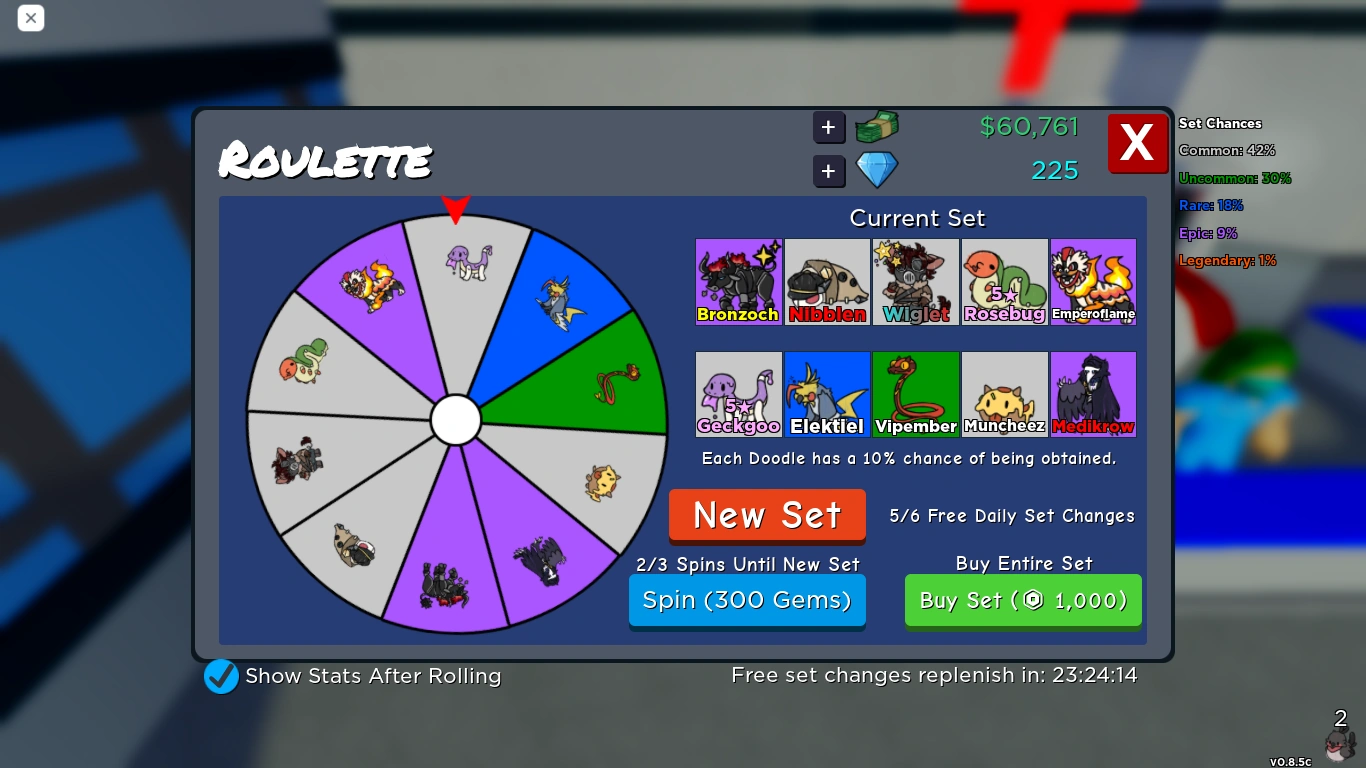
Task: Select the Wiglet doodle
Action: tap(916, 281)
